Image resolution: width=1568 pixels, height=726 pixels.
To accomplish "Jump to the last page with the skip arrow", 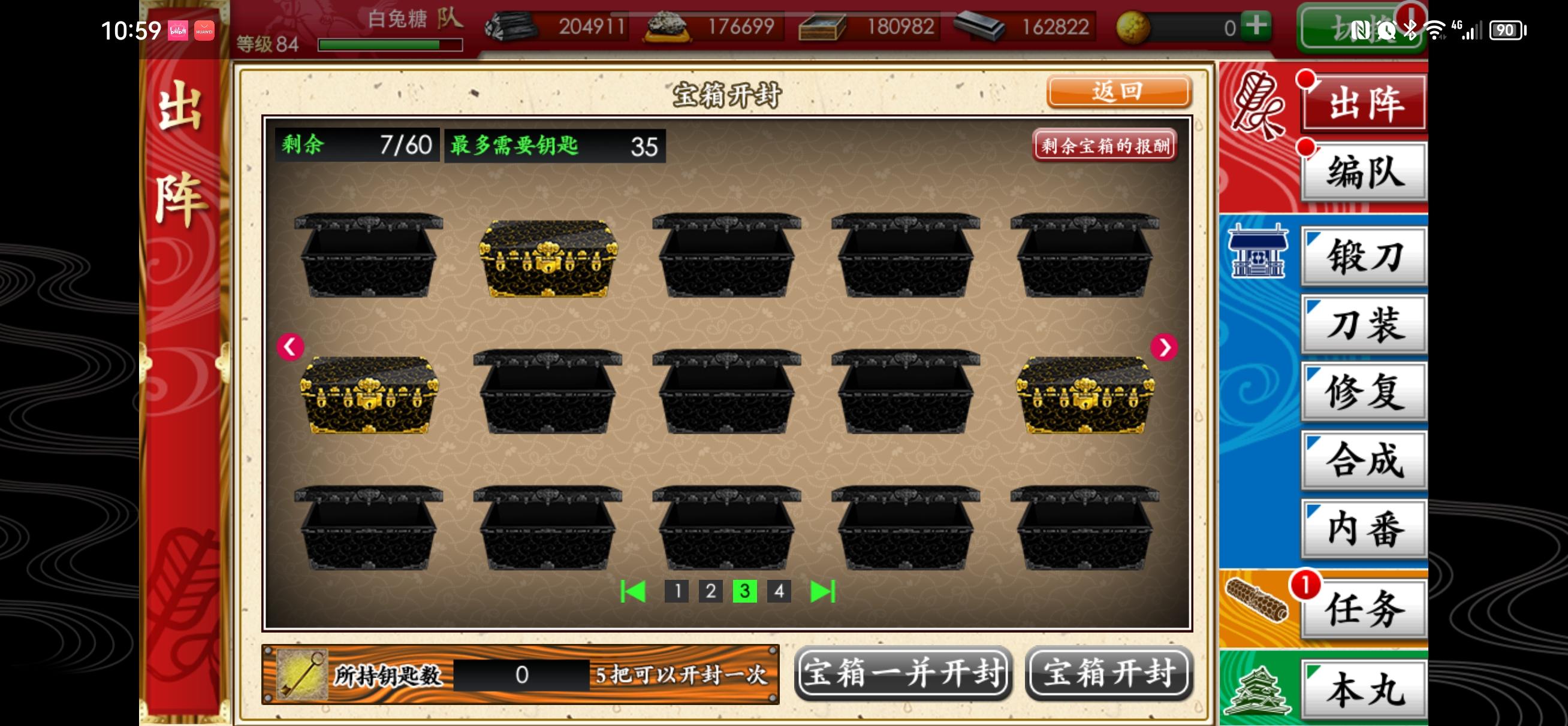I will point(823,590).
